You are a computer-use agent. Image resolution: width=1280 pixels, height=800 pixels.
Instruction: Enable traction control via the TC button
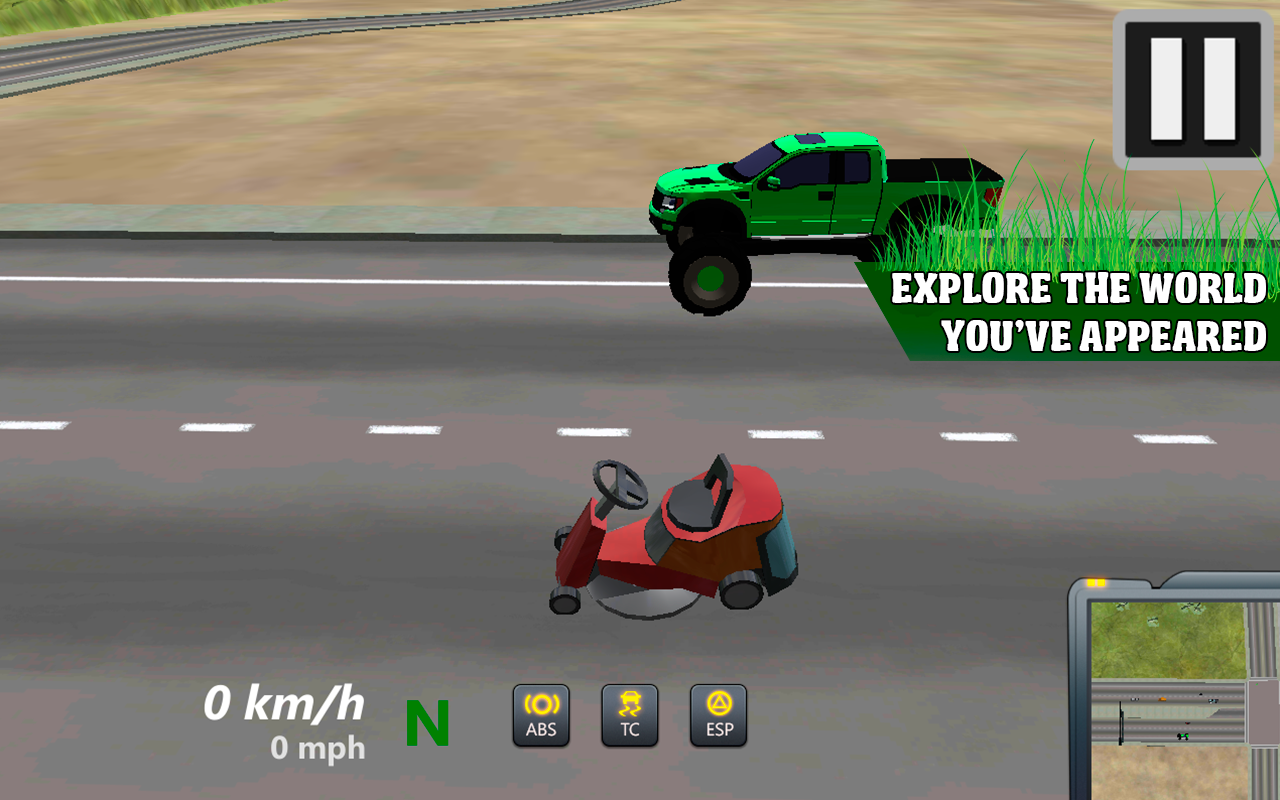pos(630,714)
